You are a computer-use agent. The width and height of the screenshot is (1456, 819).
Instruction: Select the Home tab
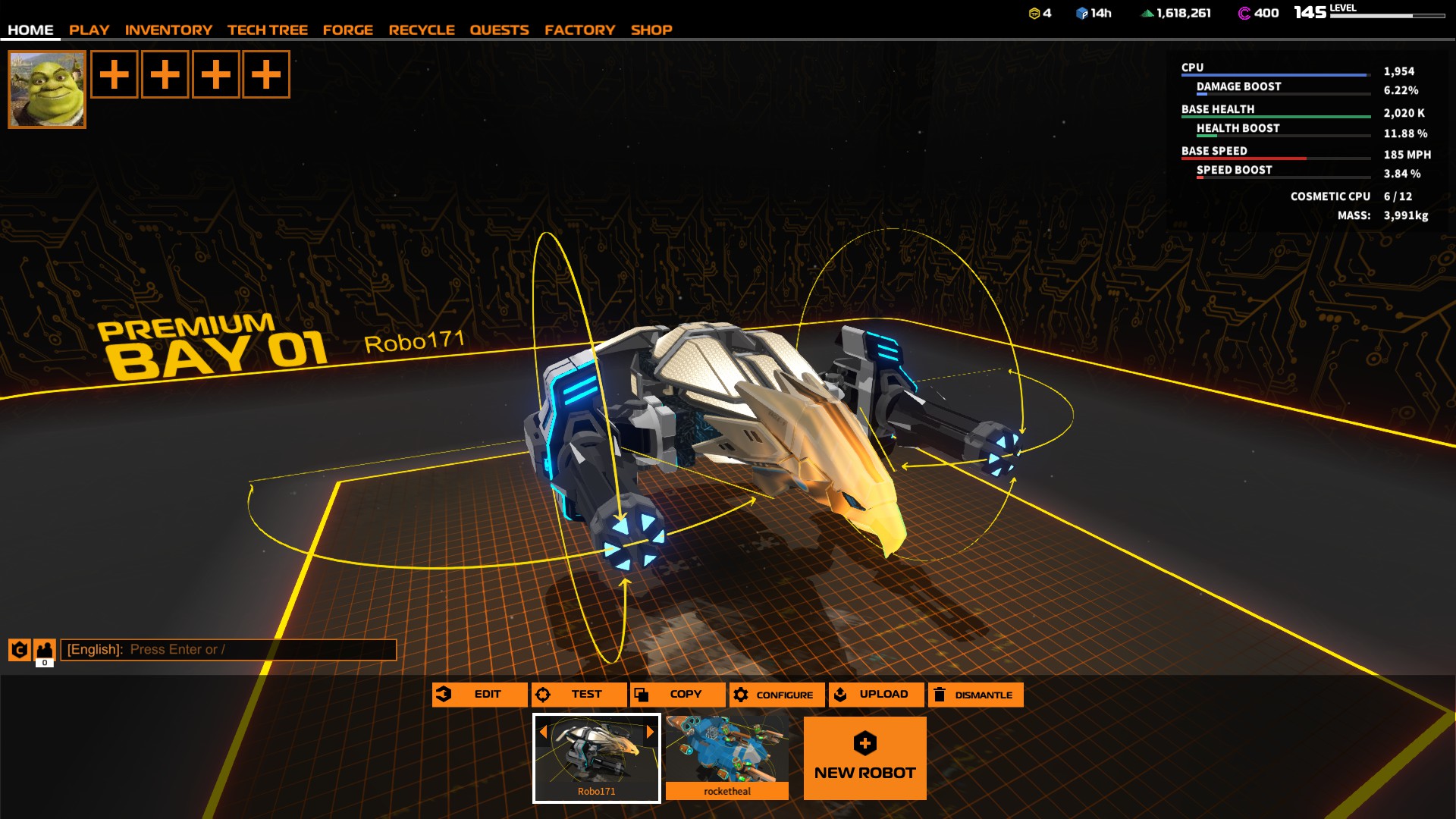30,30
